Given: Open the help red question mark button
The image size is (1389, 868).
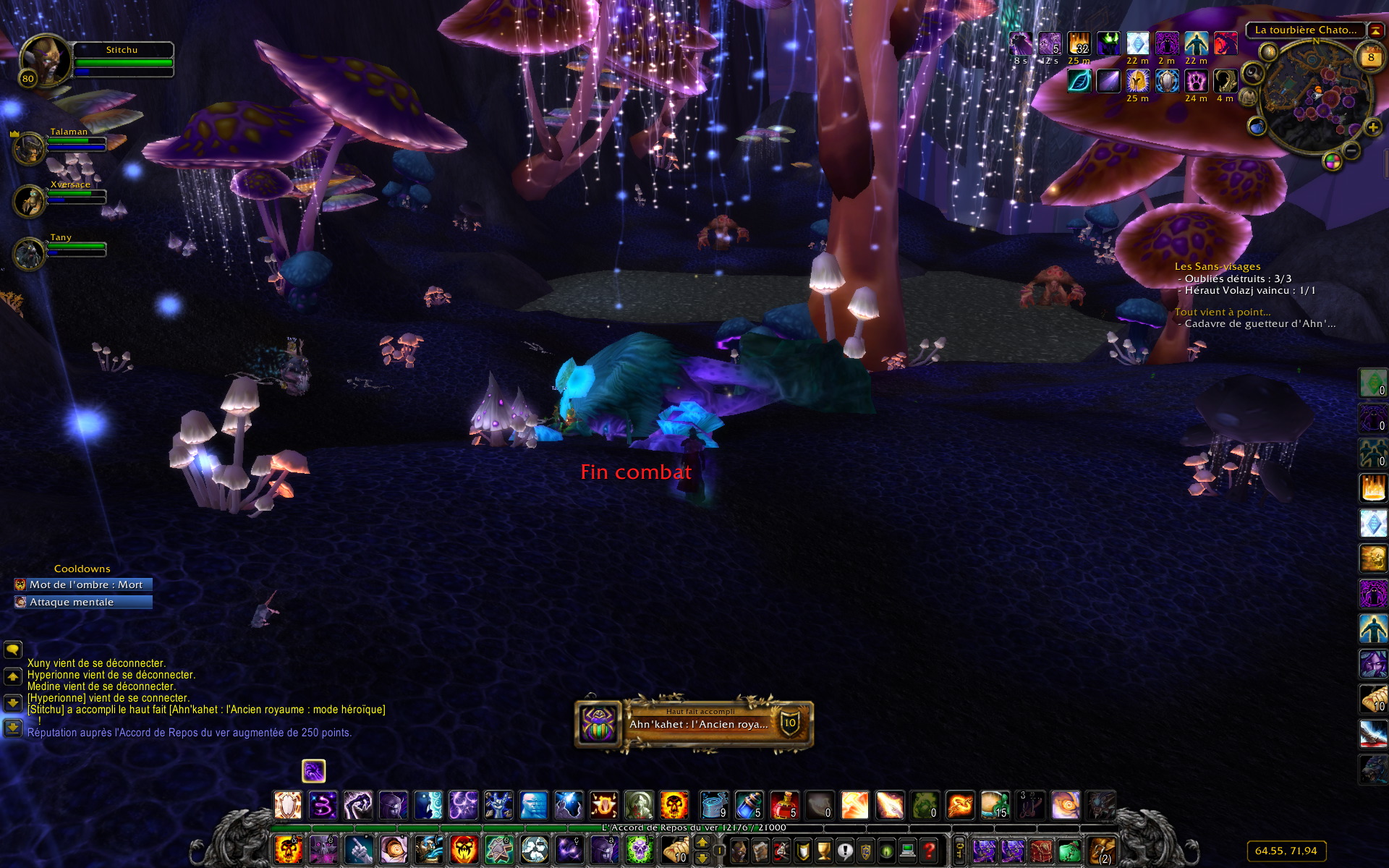Looking at the screenshot, I should (930, 851).
